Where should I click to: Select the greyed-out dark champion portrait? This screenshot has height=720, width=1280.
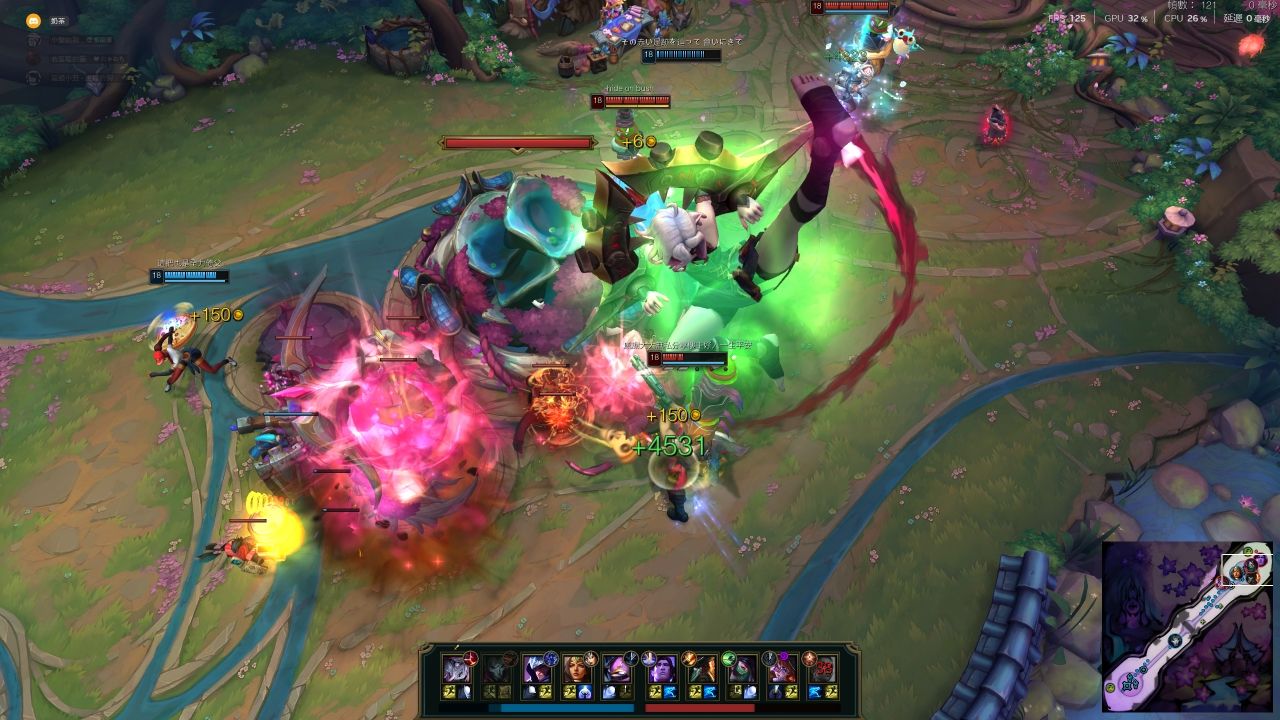point(497,669)
